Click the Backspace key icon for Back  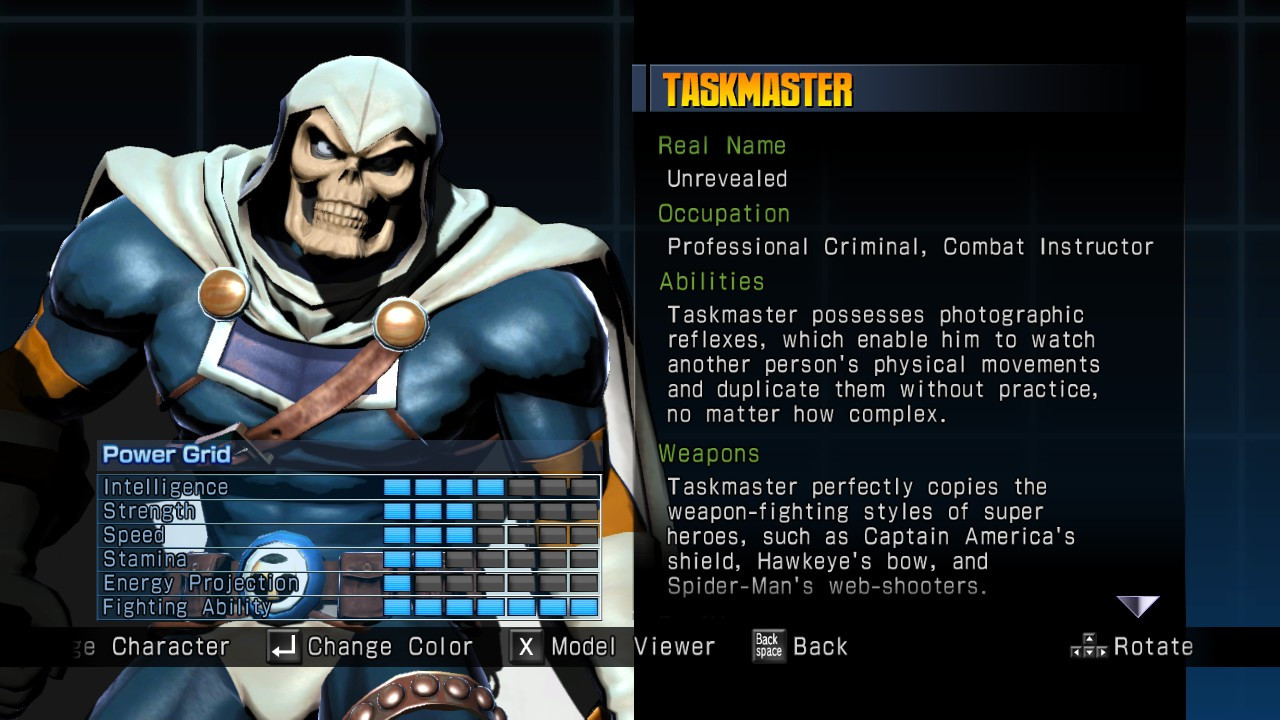767,647
